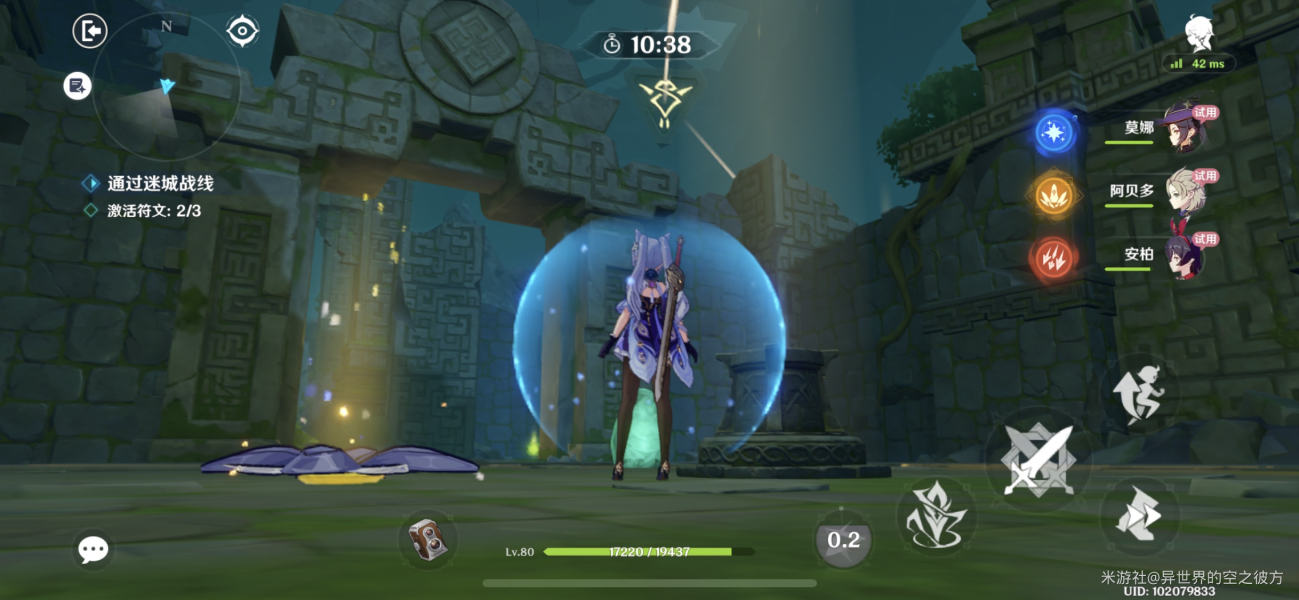Open the quest log notebook icon
Viewport: 1299px width, 600px height.
click(x=77, y=86)
